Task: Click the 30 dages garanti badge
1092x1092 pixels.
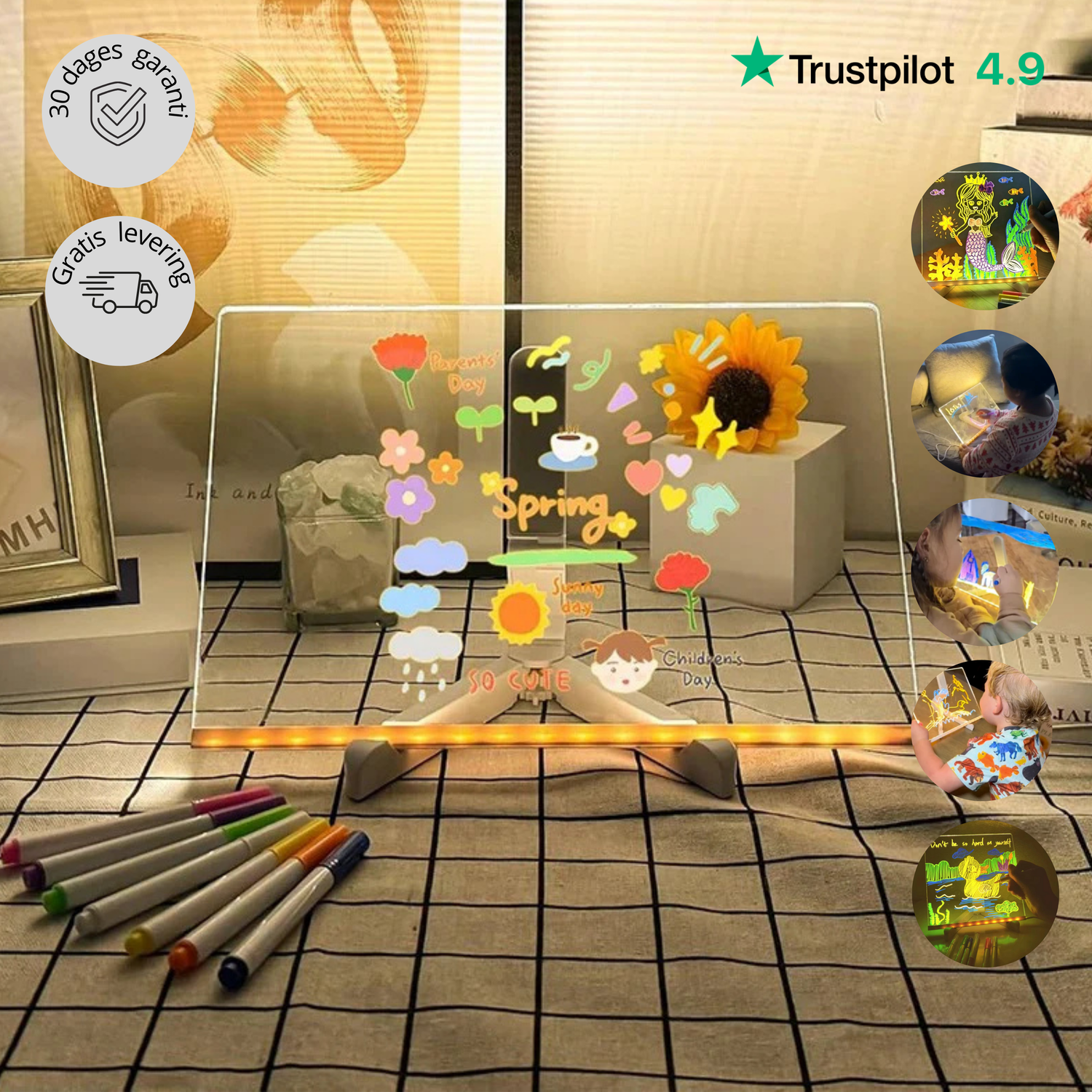Action: (119, 111)
